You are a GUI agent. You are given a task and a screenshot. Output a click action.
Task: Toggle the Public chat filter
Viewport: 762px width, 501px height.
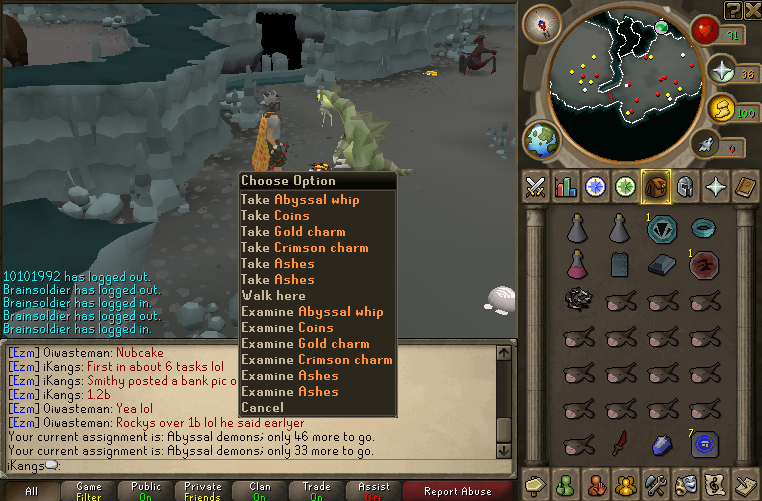coord(146,491)
